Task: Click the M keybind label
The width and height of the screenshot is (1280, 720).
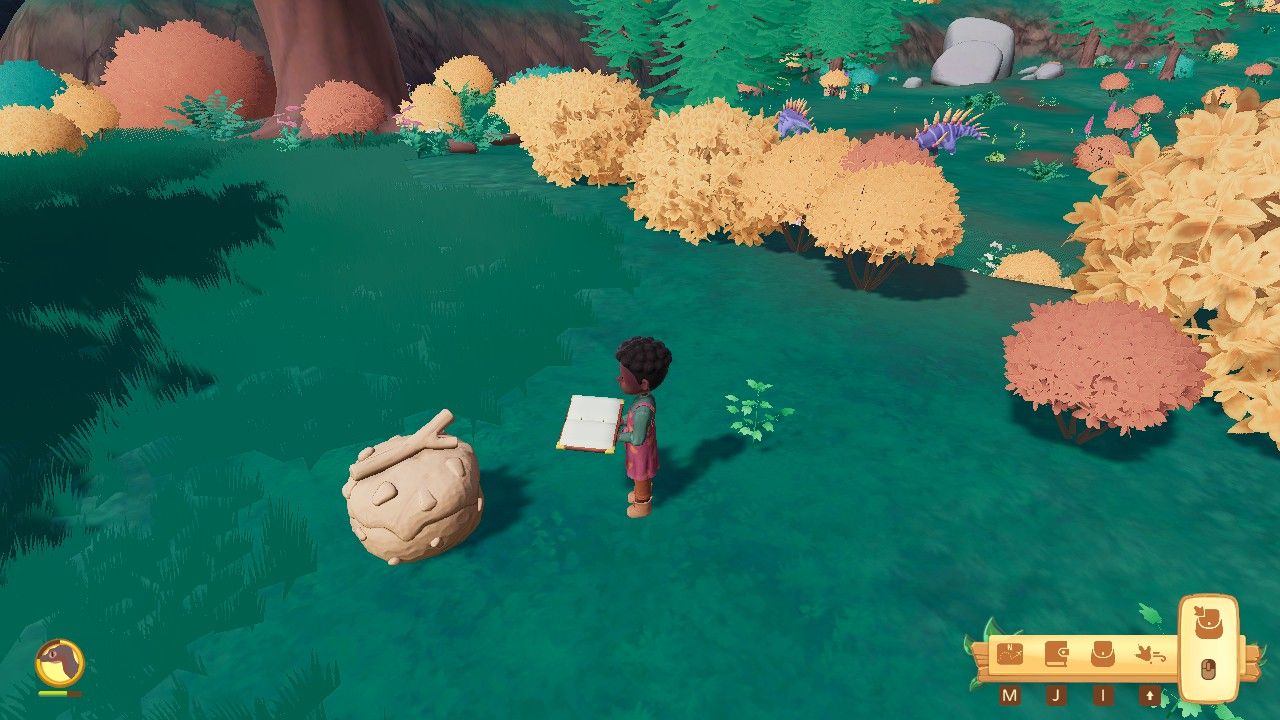Action: pyautogui.click(x=1010, y=694)
